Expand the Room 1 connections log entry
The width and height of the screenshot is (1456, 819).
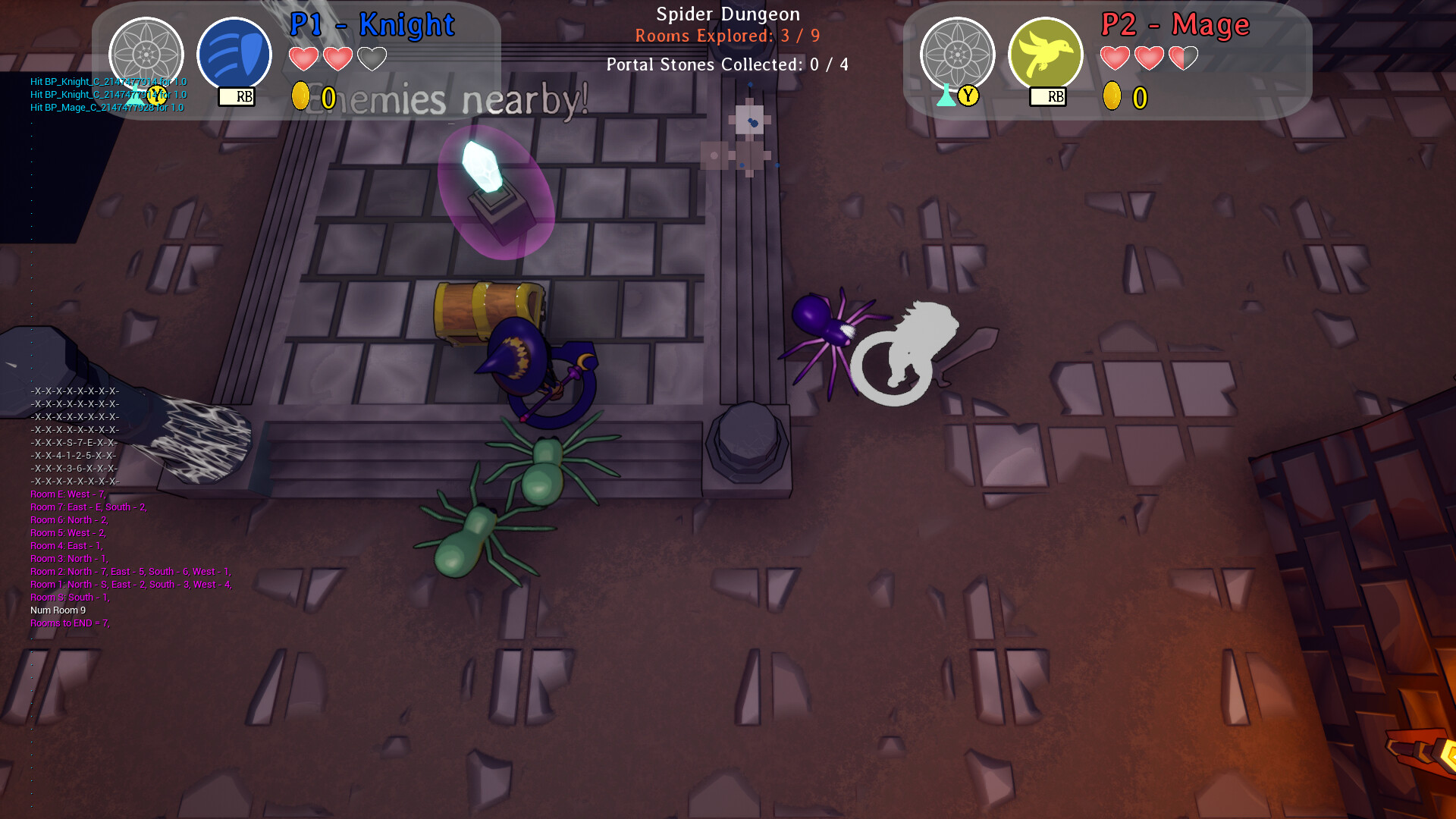(x=129, y=584)
